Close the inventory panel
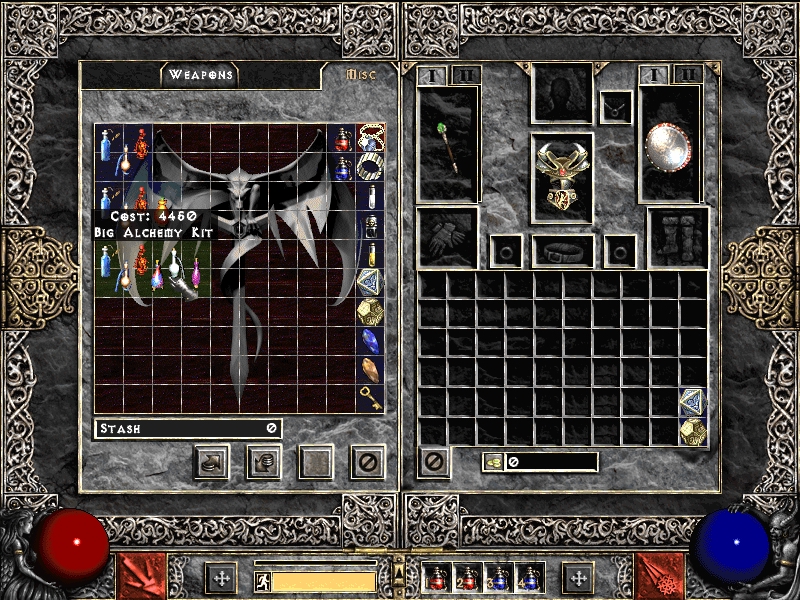Image resolution: width=800 pixels, height=600 pixels. click(434, 462)
